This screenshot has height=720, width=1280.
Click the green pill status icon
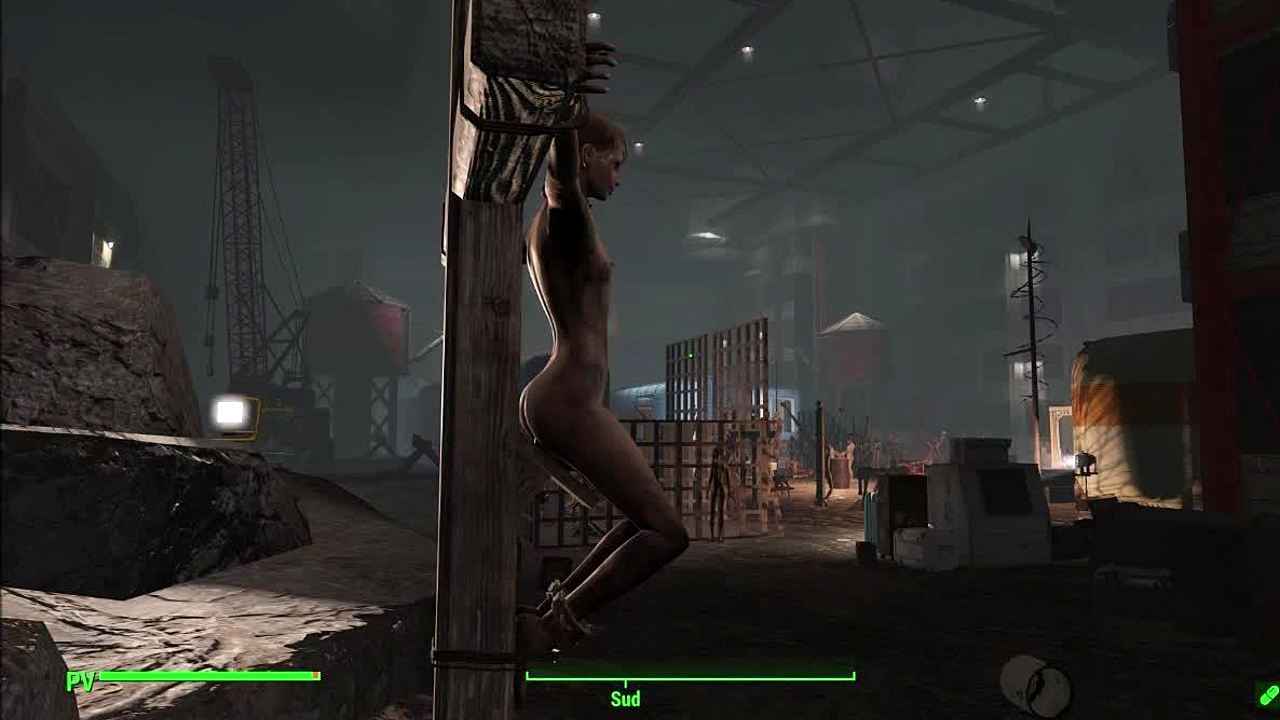[x=1266, y=693]
